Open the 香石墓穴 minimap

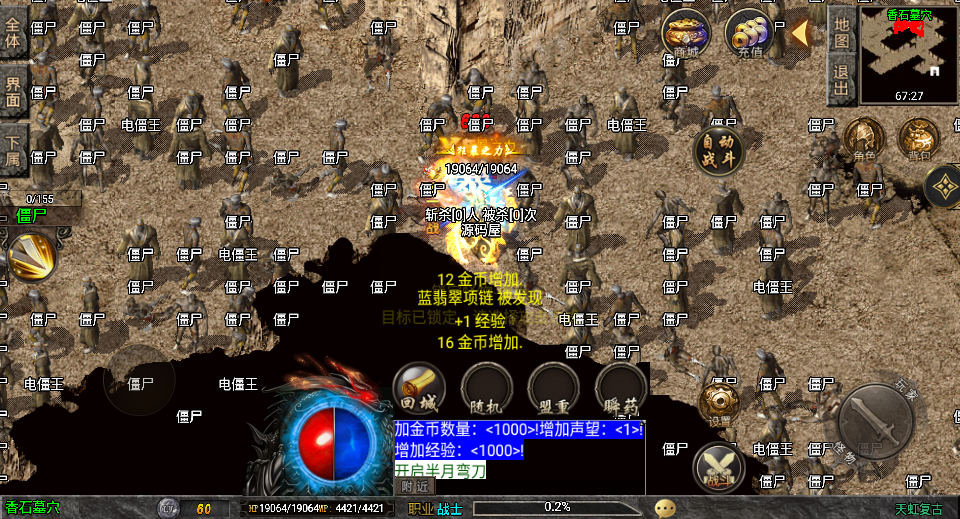(908, 55)
